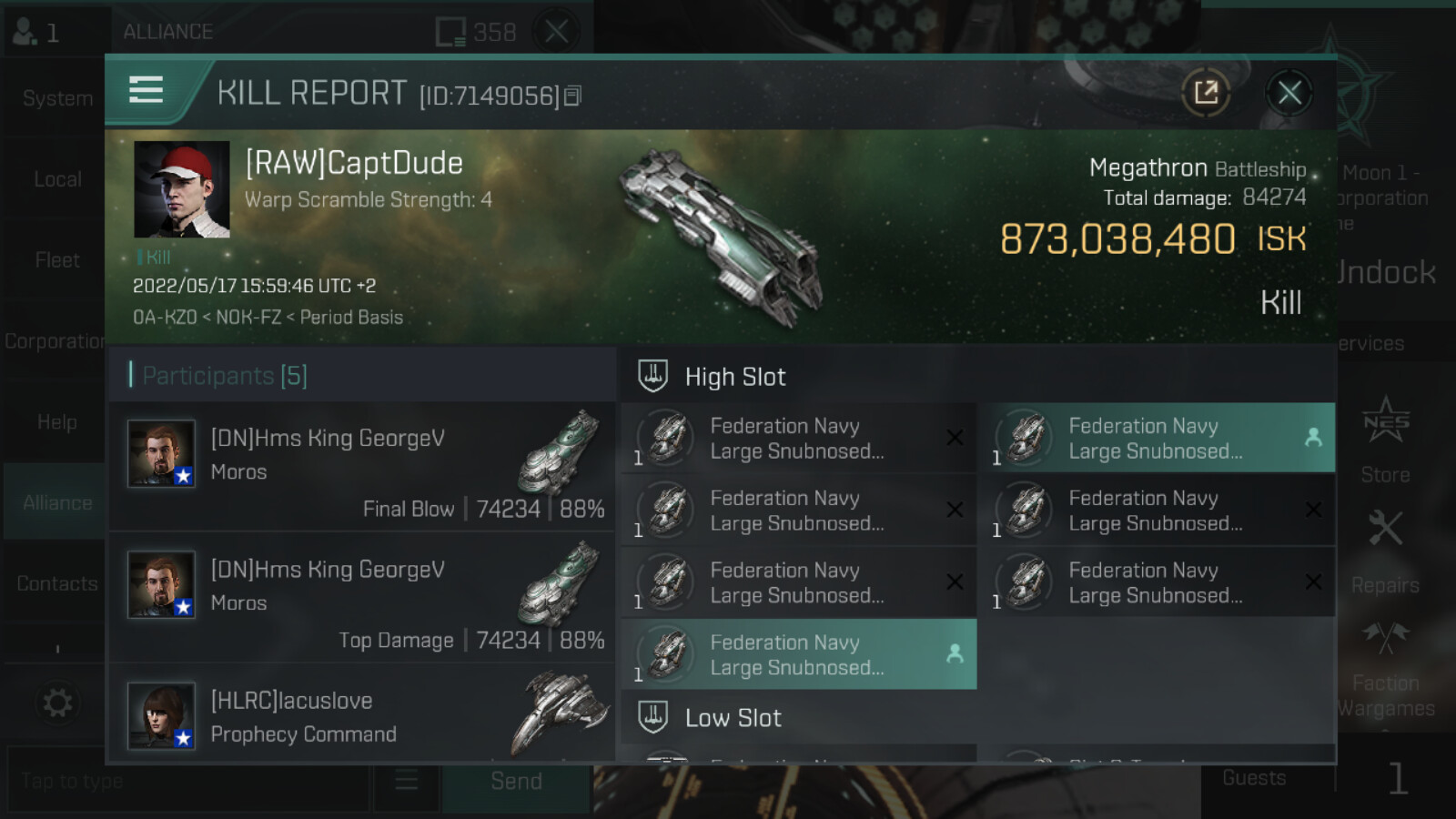The width and height of the screenshot is (1456, 819).
Task: Select CaptDude's pilot portrait
Action: 182,189
